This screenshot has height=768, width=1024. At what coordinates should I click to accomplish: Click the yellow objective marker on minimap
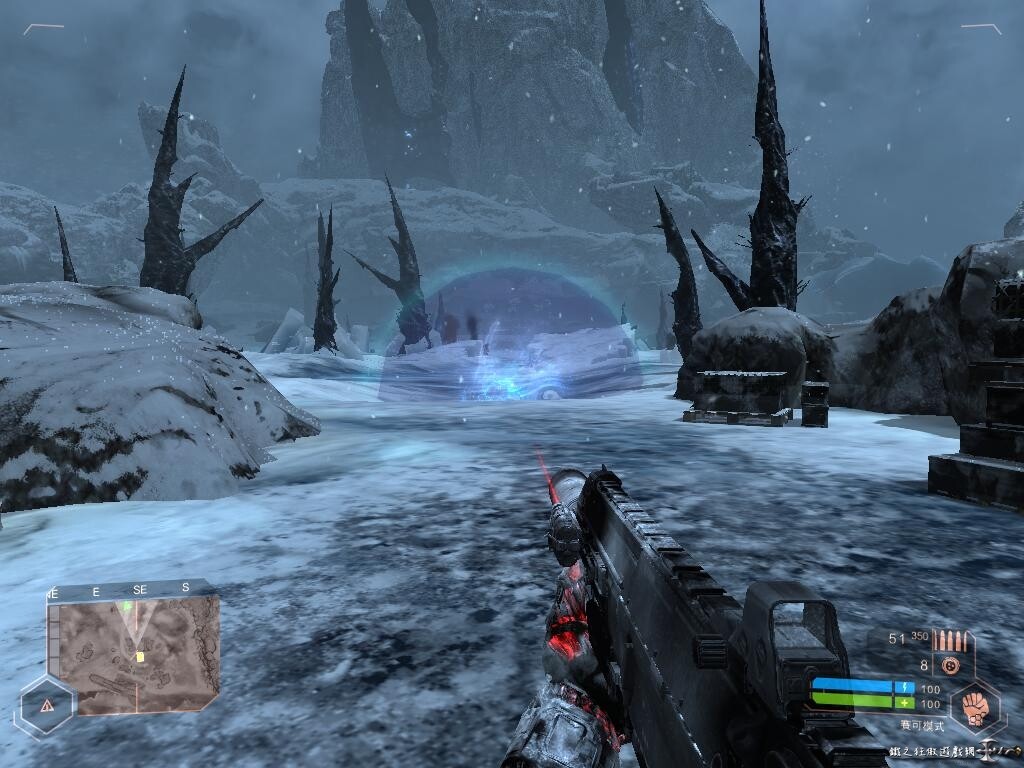point(140,657)
